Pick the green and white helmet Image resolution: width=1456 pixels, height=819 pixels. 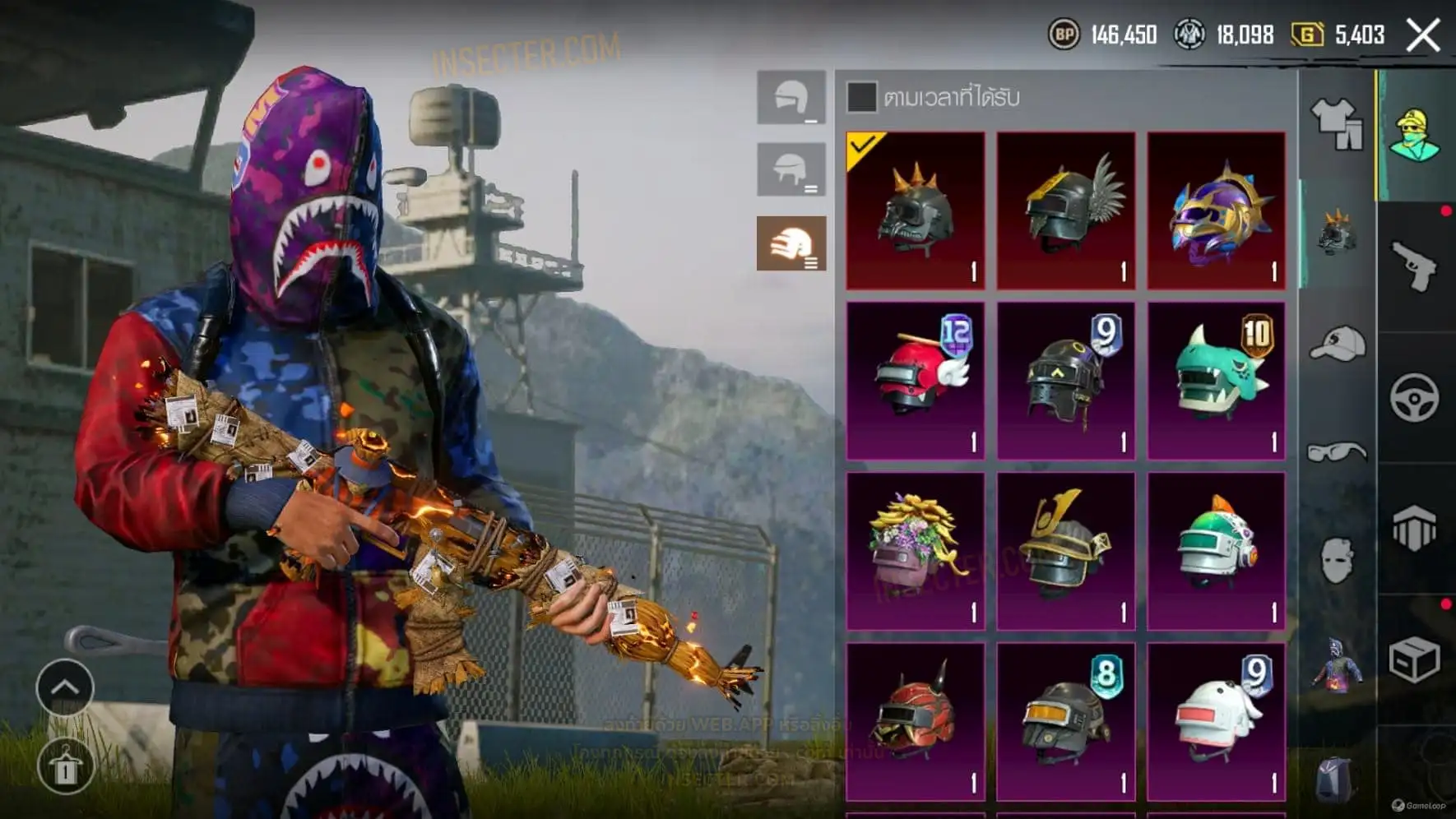point(1216,550)
